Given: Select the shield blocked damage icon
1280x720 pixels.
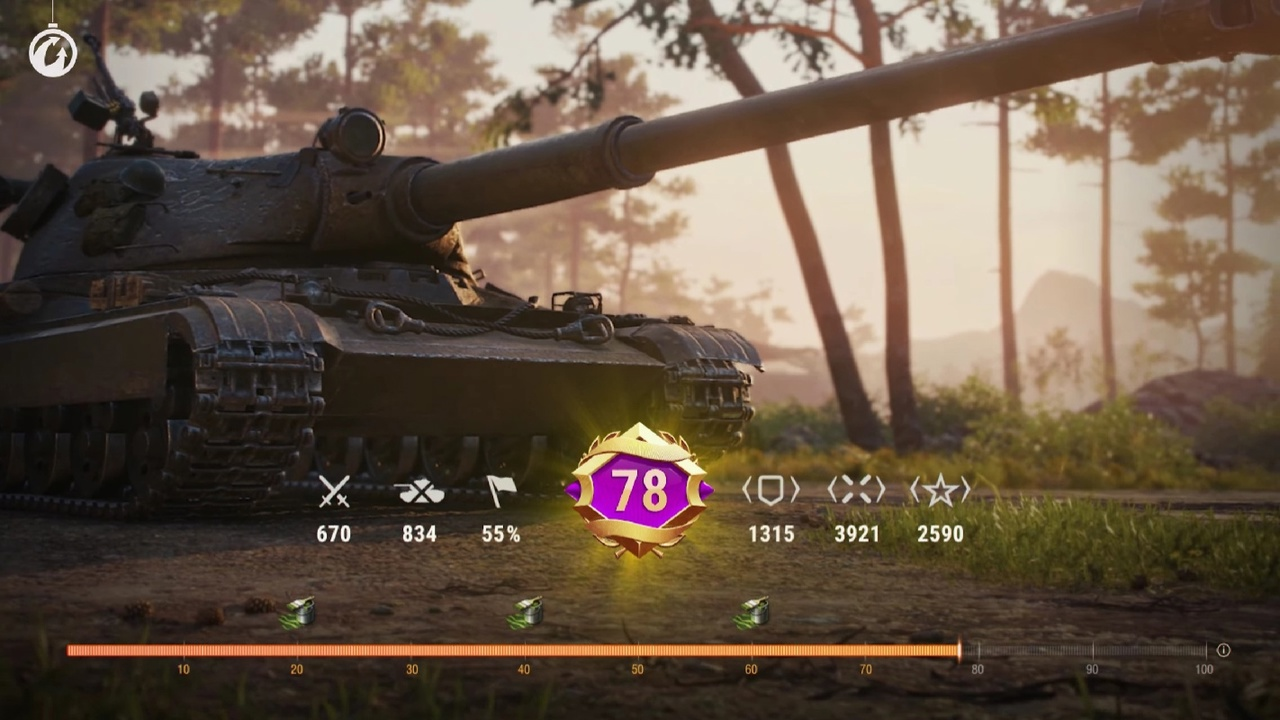Looking at the screenshot, I should (x=770, y=490).
